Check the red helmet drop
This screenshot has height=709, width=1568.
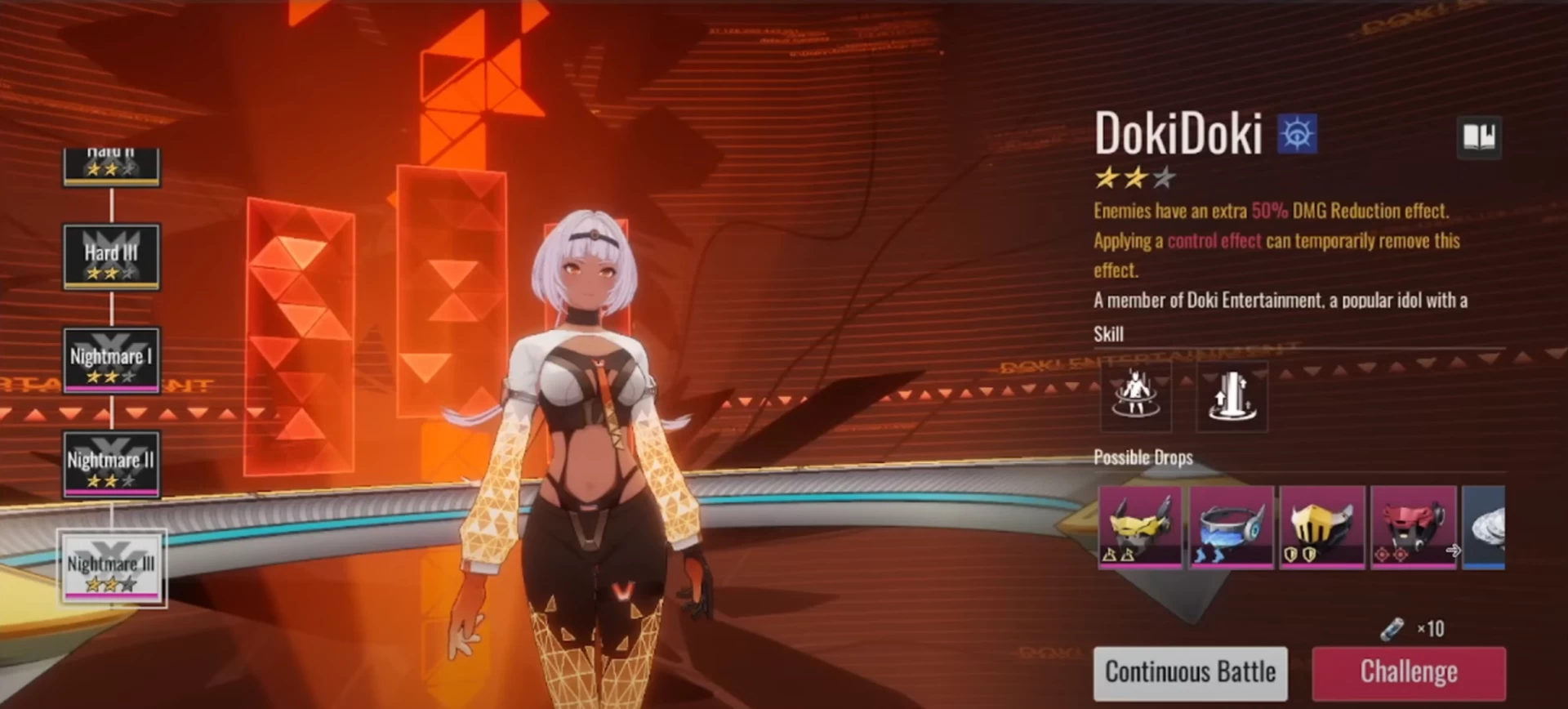[1413, 527]
